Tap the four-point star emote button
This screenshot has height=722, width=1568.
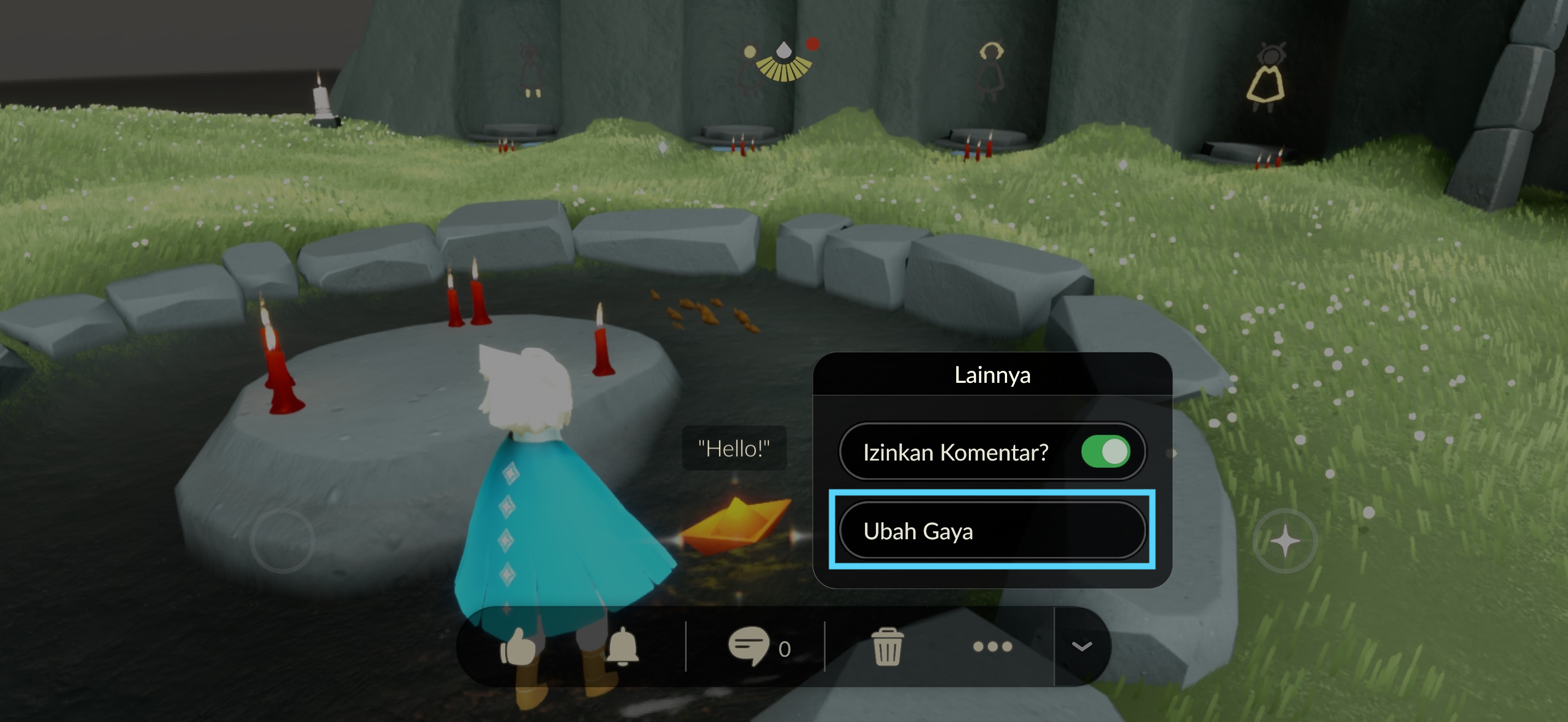(1285, 540)
